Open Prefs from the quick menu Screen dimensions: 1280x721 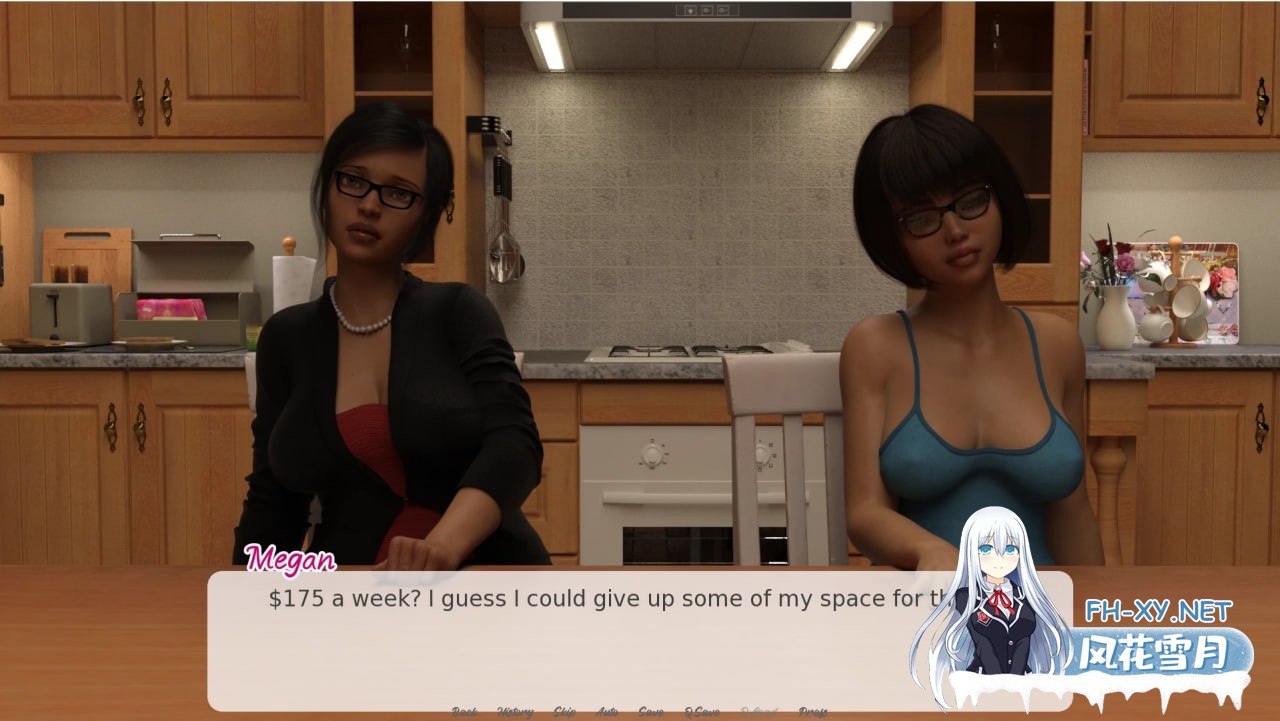pyautogui.click(x=813, y=712)
